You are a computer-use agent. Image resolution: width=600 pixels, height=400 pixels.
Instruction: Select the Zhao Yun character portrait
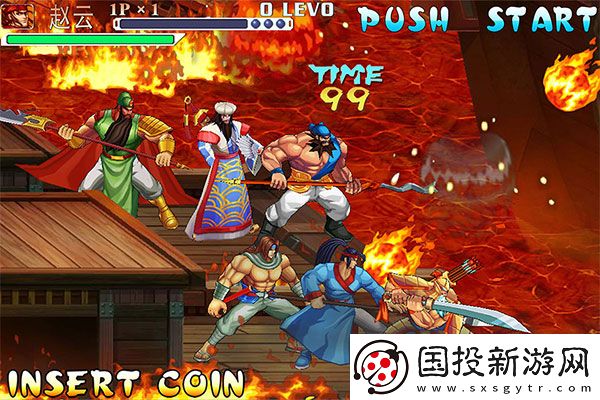(18, 17)
